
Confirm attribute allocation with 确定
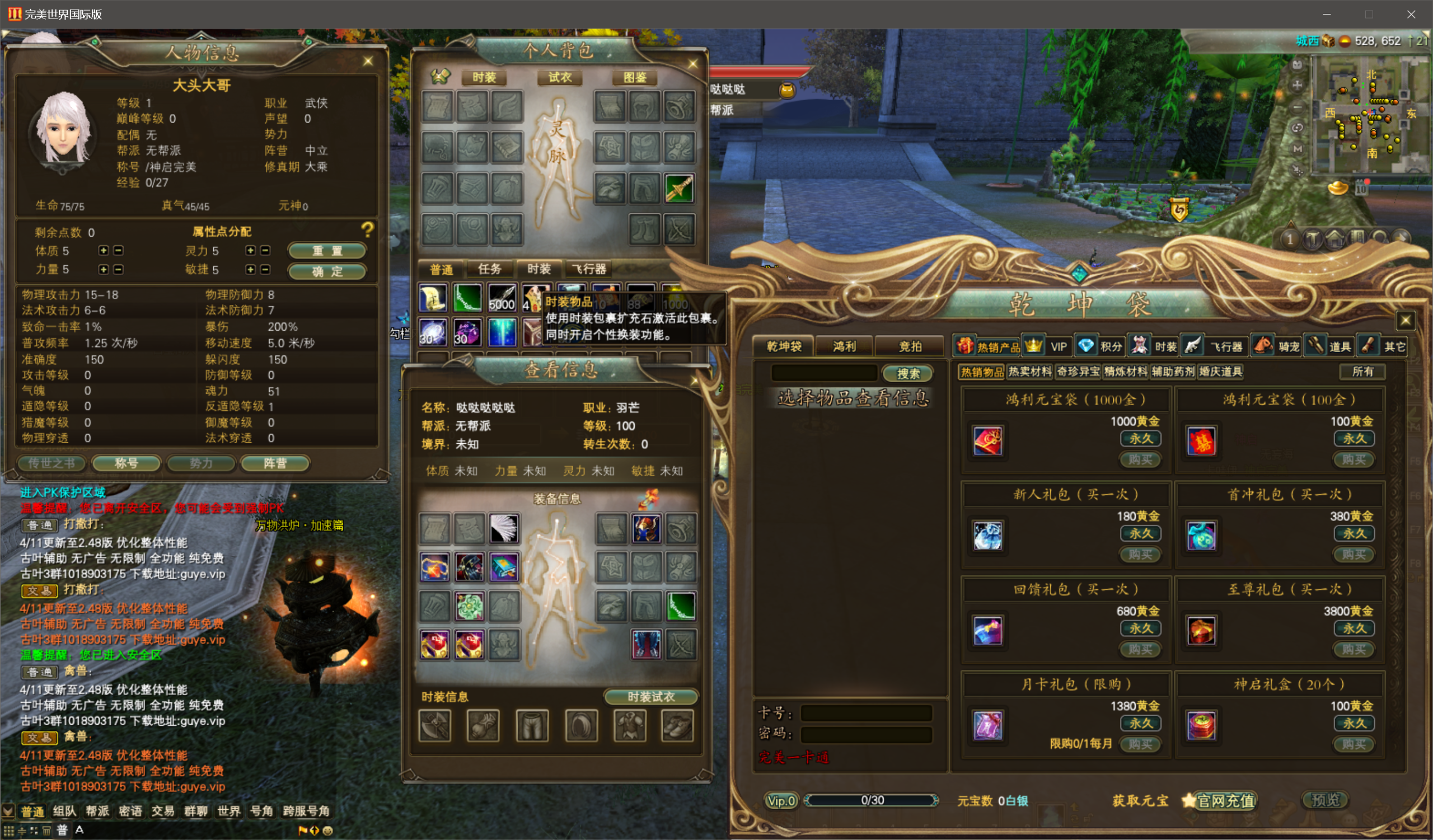(x=326, y=271)
